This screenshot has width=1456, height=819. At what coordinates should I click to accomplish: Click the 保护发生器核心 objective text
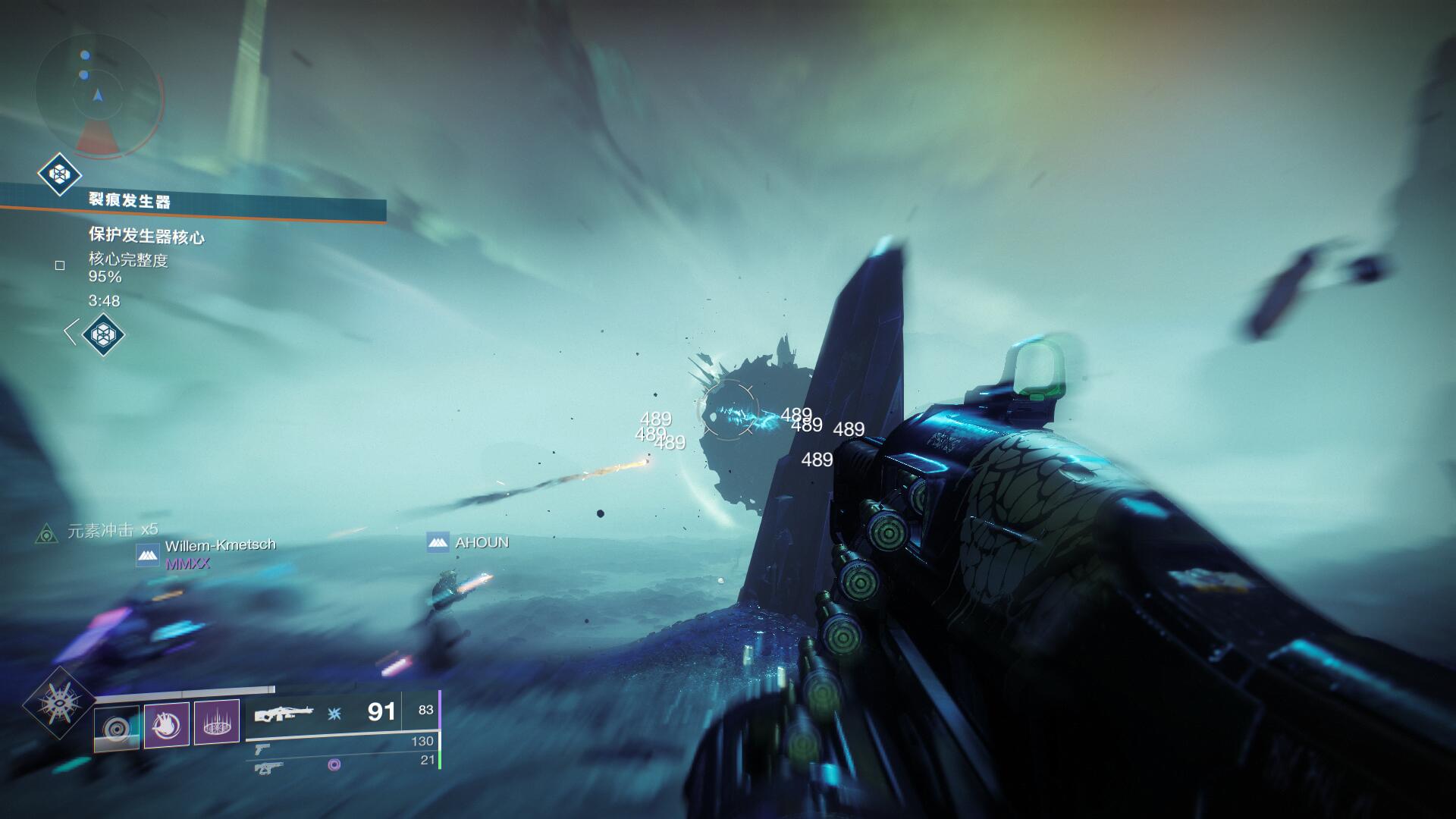tap(146, 237)
